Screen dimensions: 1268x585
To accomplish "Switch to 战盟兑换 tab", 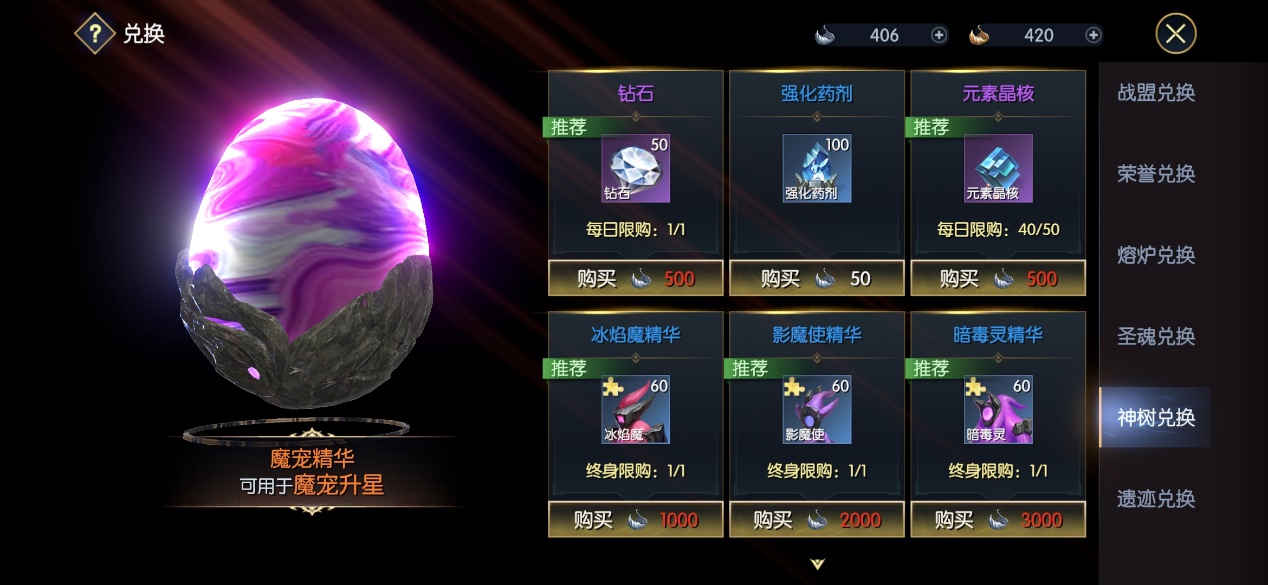I will [x=1156, y=93].
